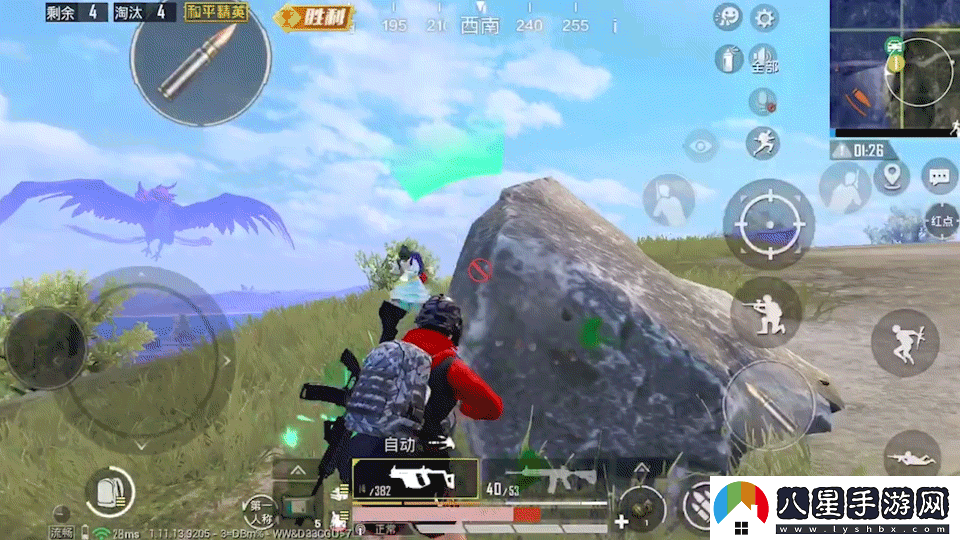Image resolution: width=960 pixels, height=540 pixels.
Task: Tap the free-look eye button
Action: tap(701, 145)
